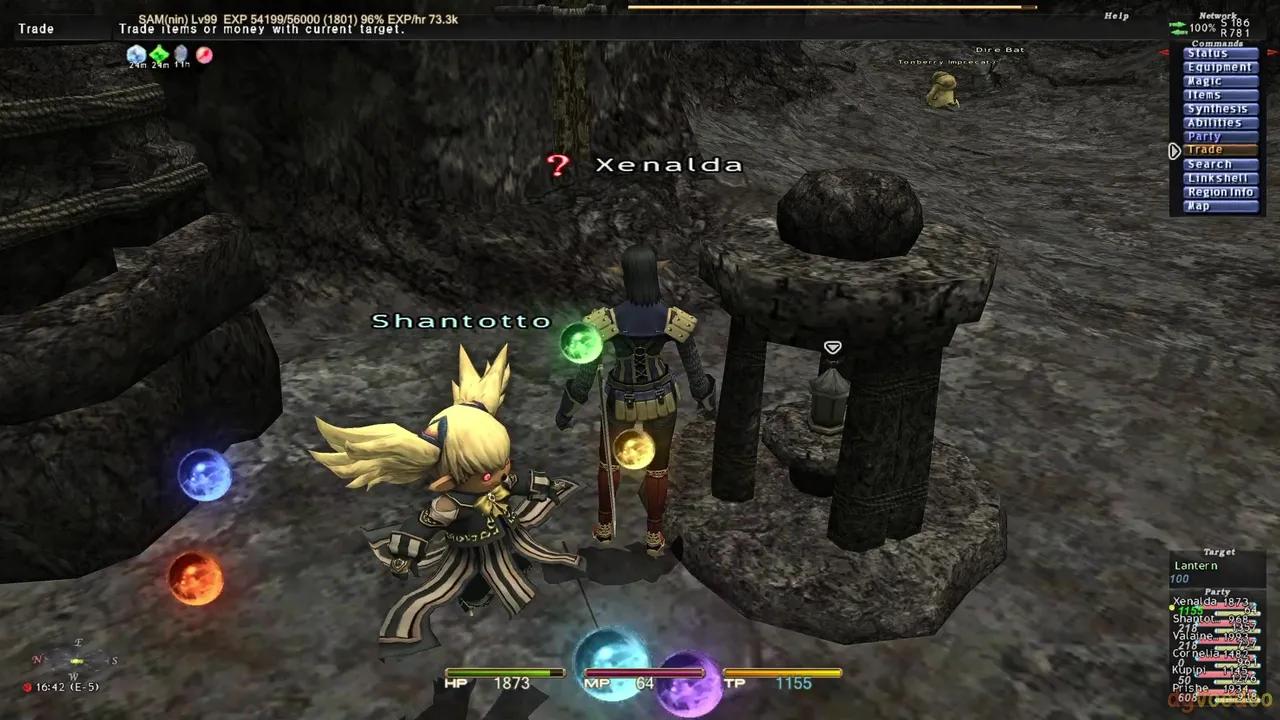
Task: Choose the highlighted Trade command
Action: (1220, 151)
